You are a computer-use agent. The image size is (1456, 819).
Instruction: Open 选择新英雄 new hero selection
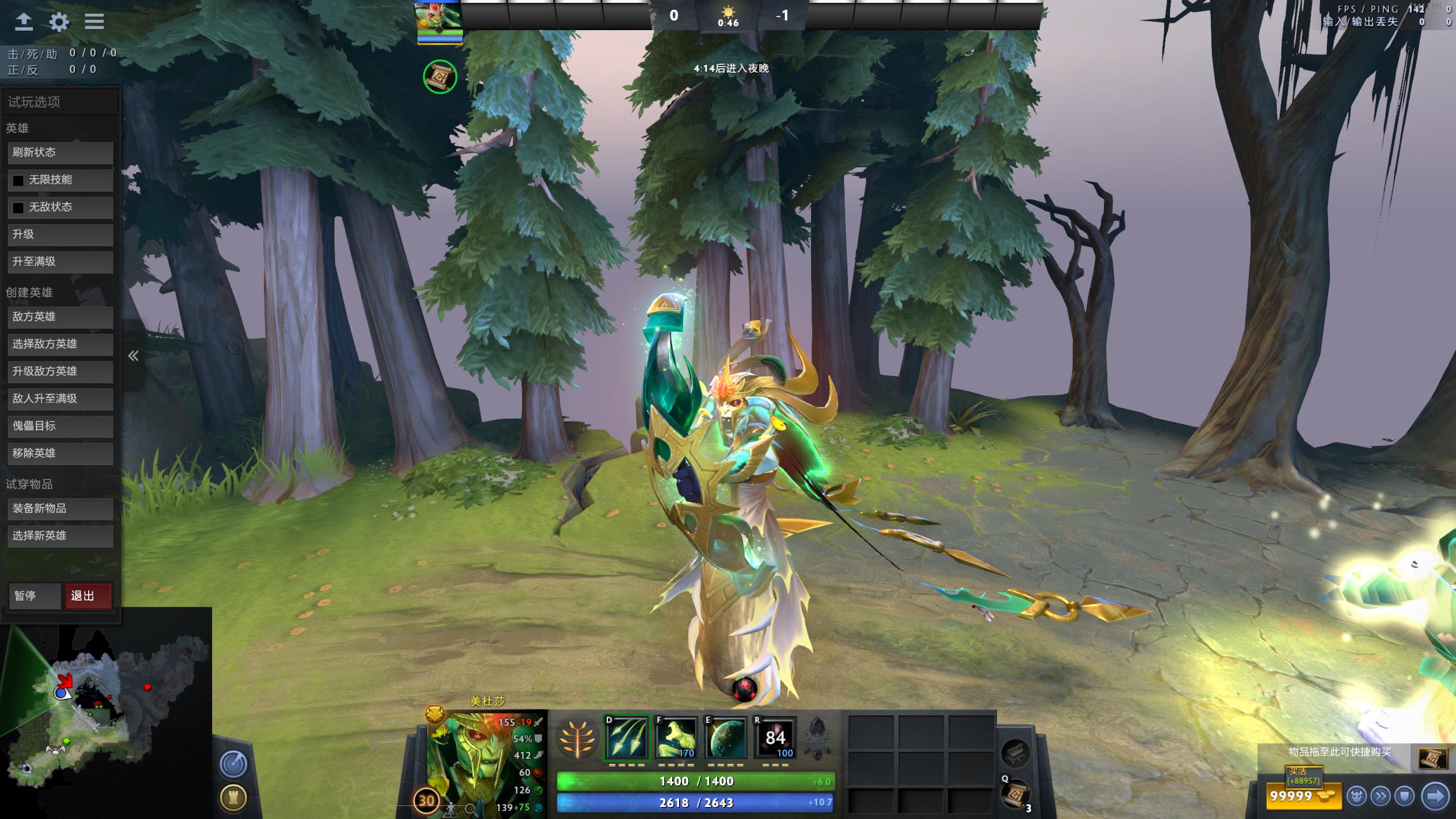(60, 536)
